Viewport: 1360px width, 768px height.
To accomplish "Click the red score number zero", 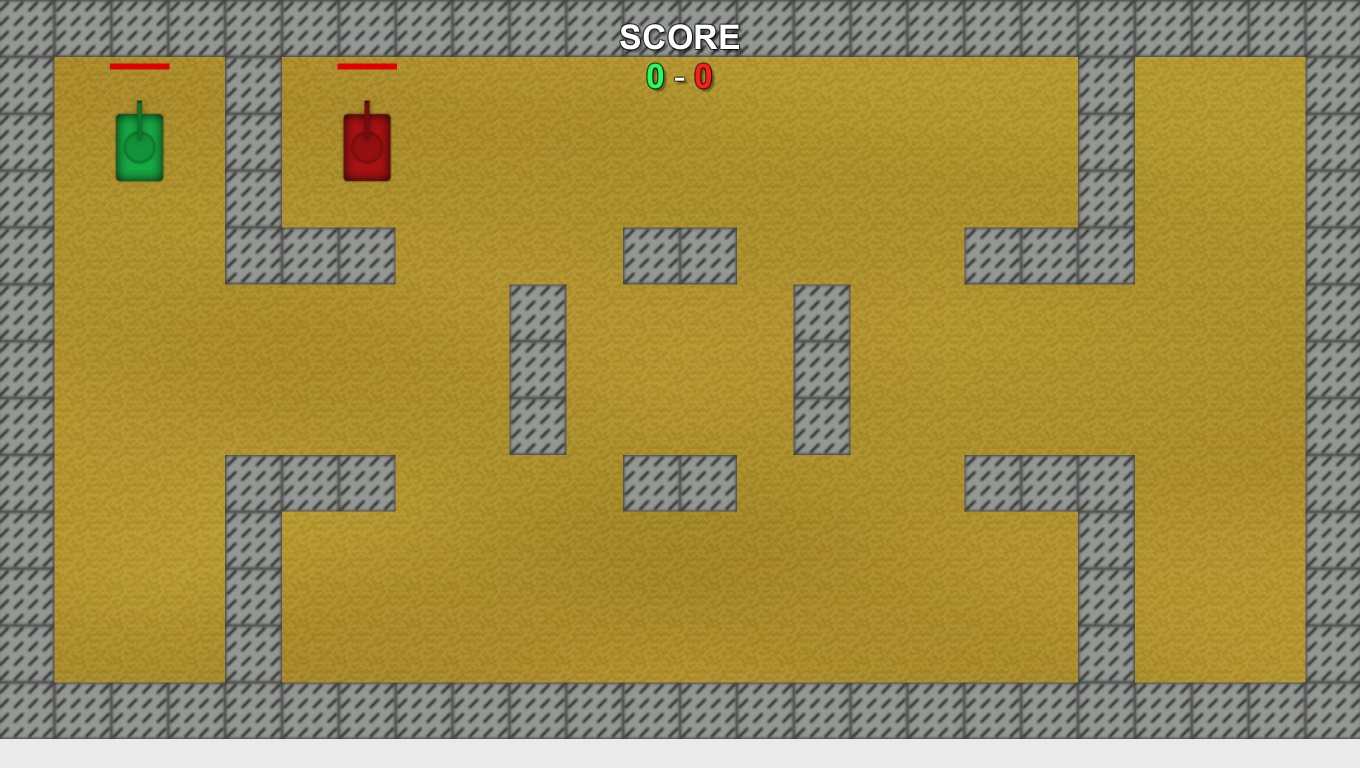I will point(704,78).
